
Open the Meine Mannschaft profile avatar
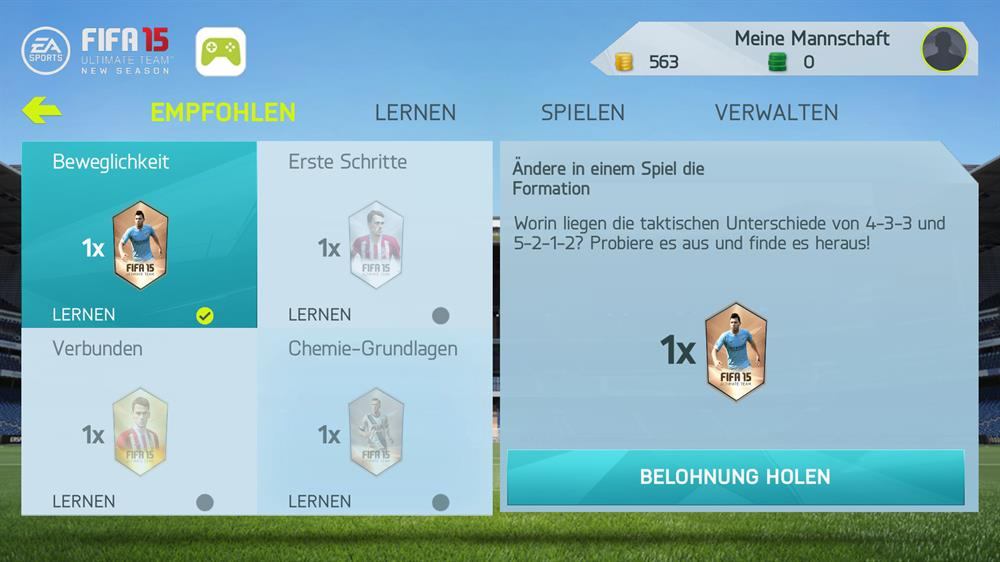(944, 49)
